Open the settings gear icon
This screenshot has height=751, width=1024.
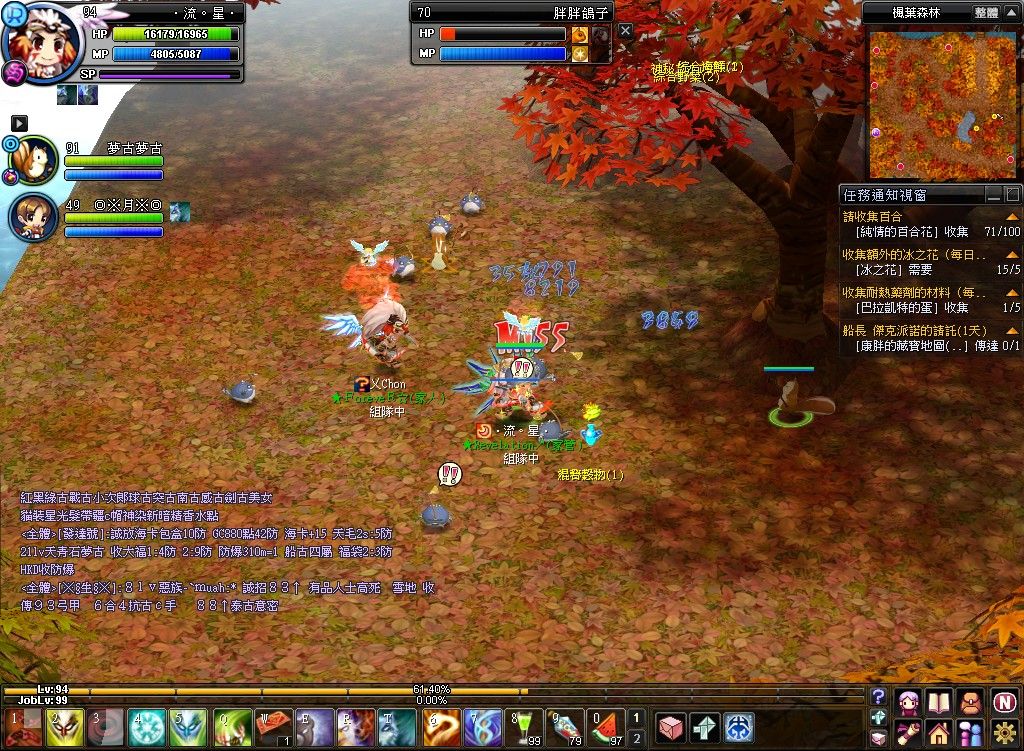point(1005,733)
